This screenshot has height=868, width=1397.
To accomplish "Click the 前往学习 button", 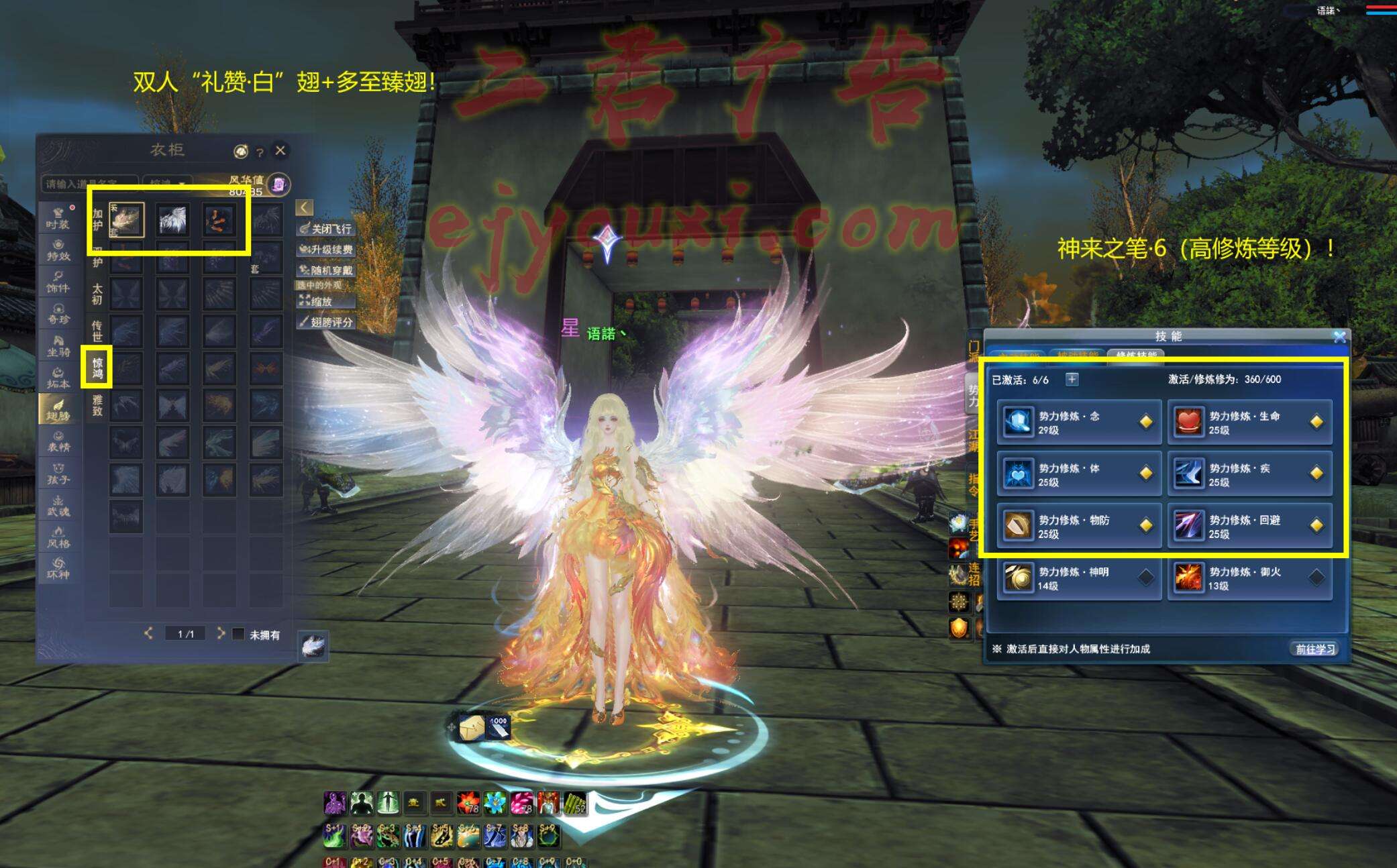I will point(1314,649).
